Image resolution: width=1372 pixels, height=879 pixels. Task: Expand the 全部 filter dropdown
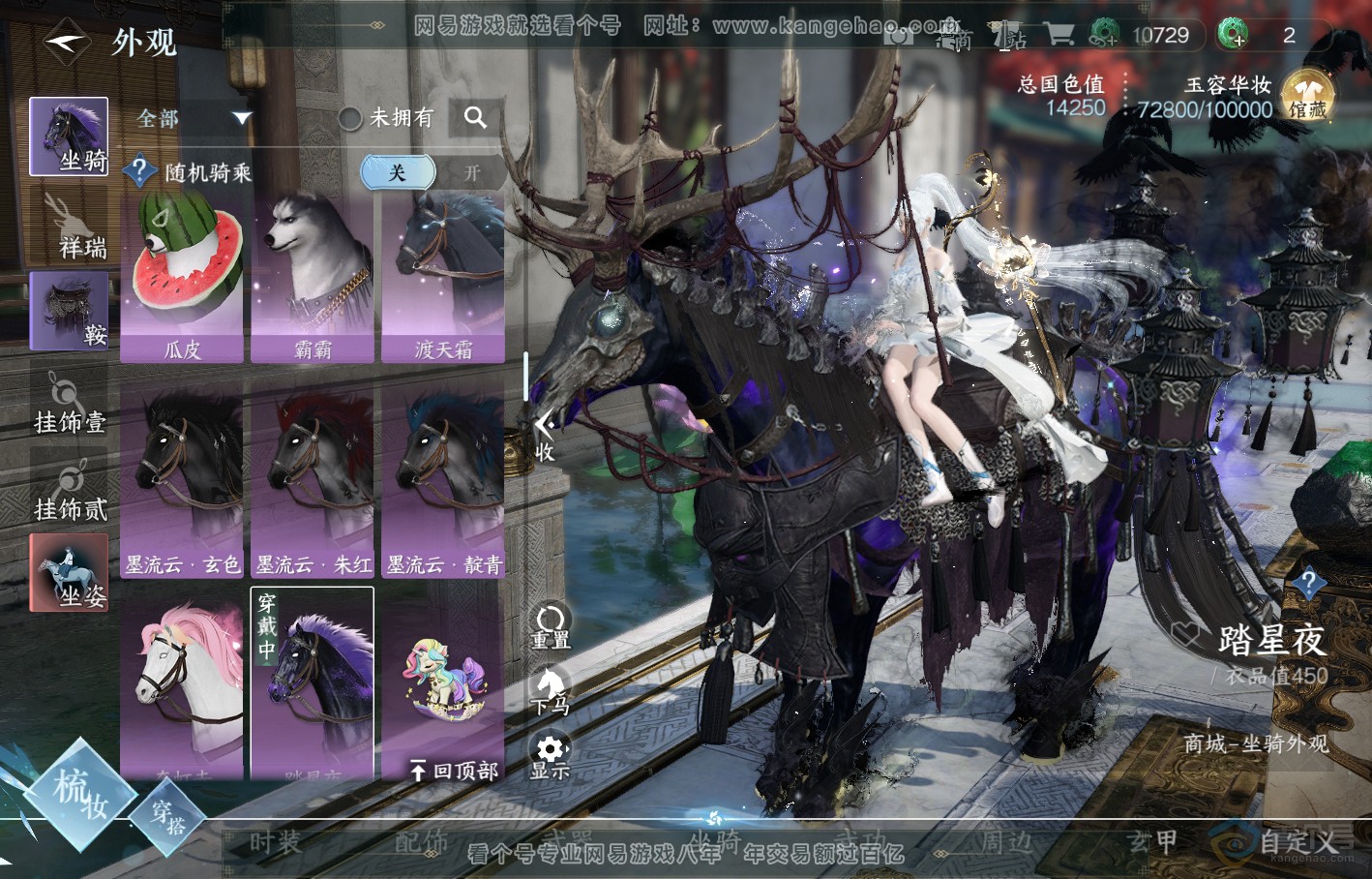194,118
